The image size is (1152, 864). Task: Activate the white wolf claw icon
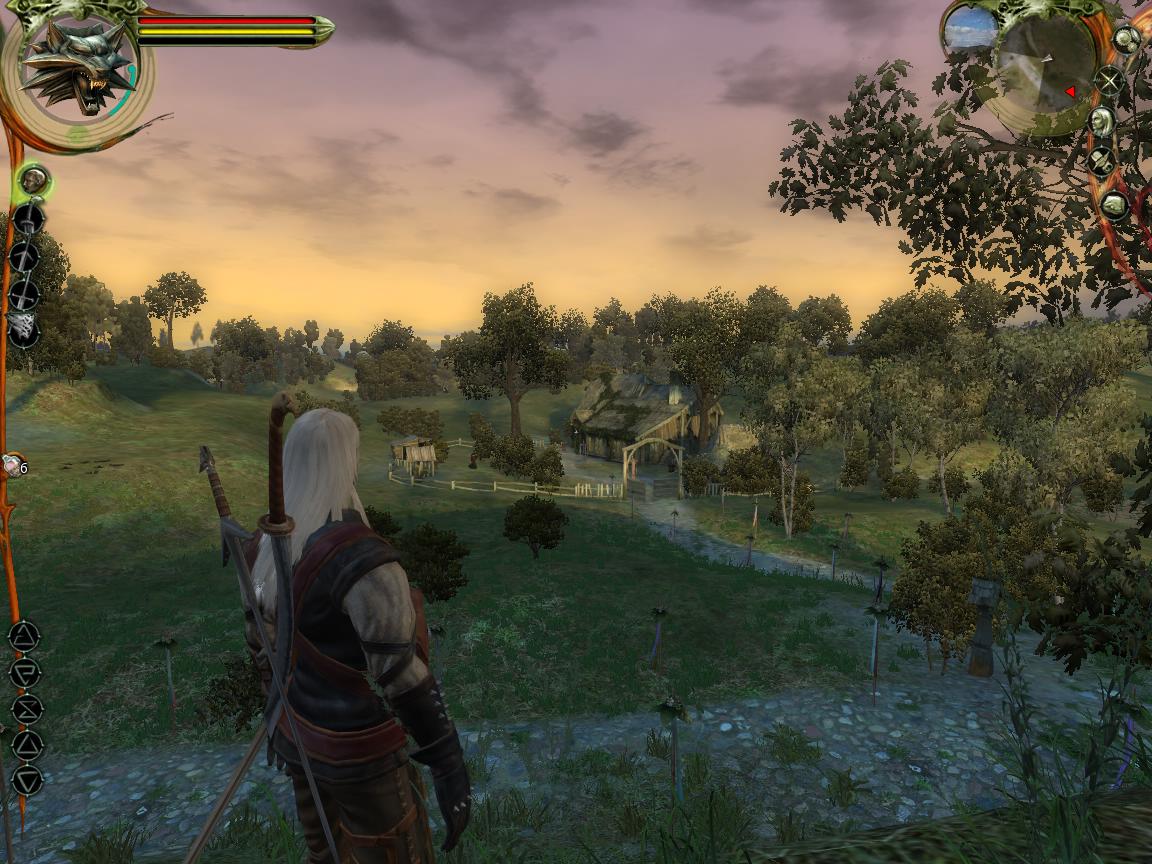point(23,328)
